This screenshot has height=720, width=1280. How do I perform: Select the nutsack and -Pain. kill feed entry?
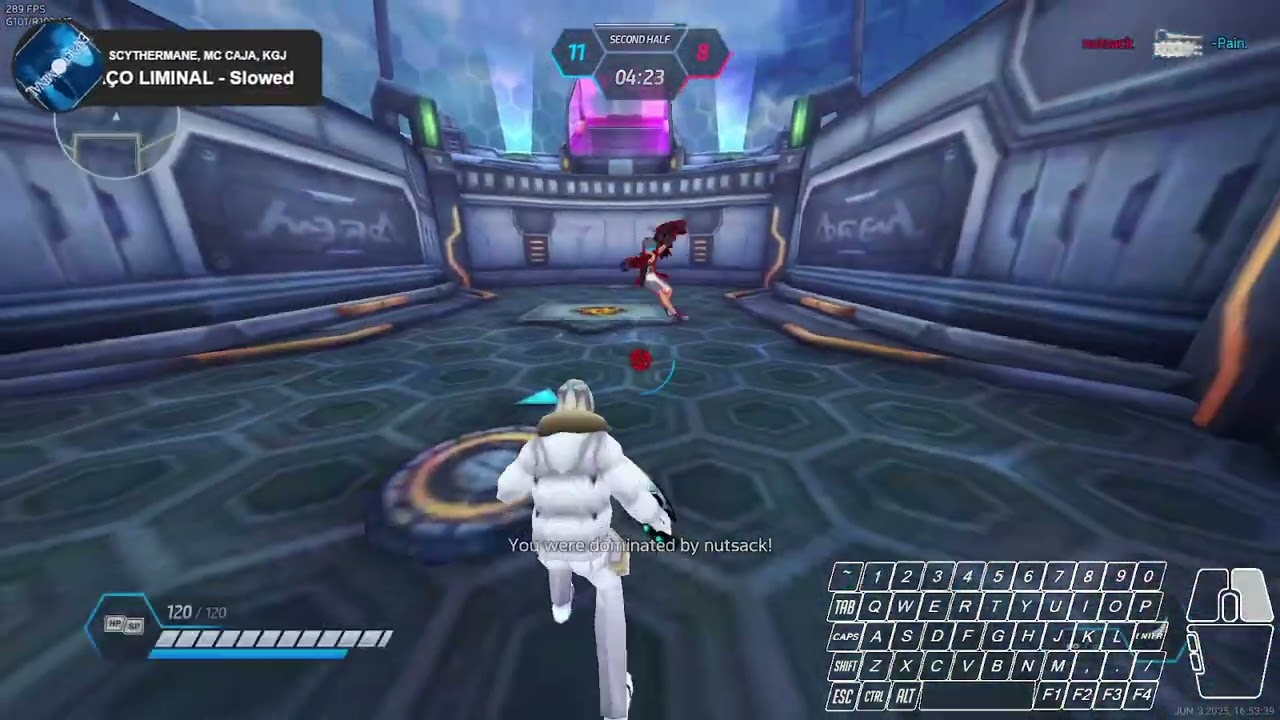[x=1164, y=44]
